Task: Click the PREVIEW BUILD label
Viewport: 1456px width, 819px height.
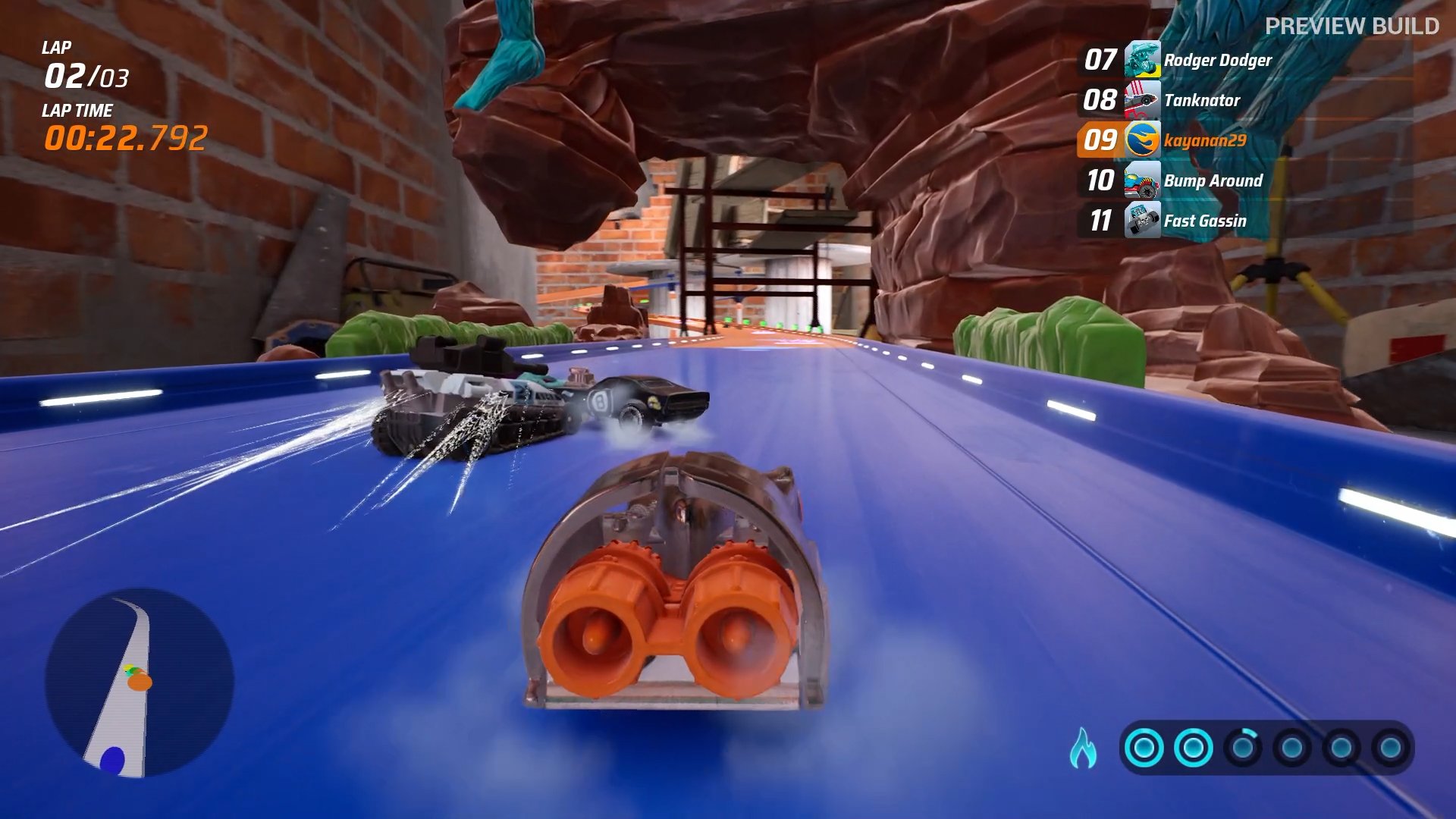Action: 1354,25
